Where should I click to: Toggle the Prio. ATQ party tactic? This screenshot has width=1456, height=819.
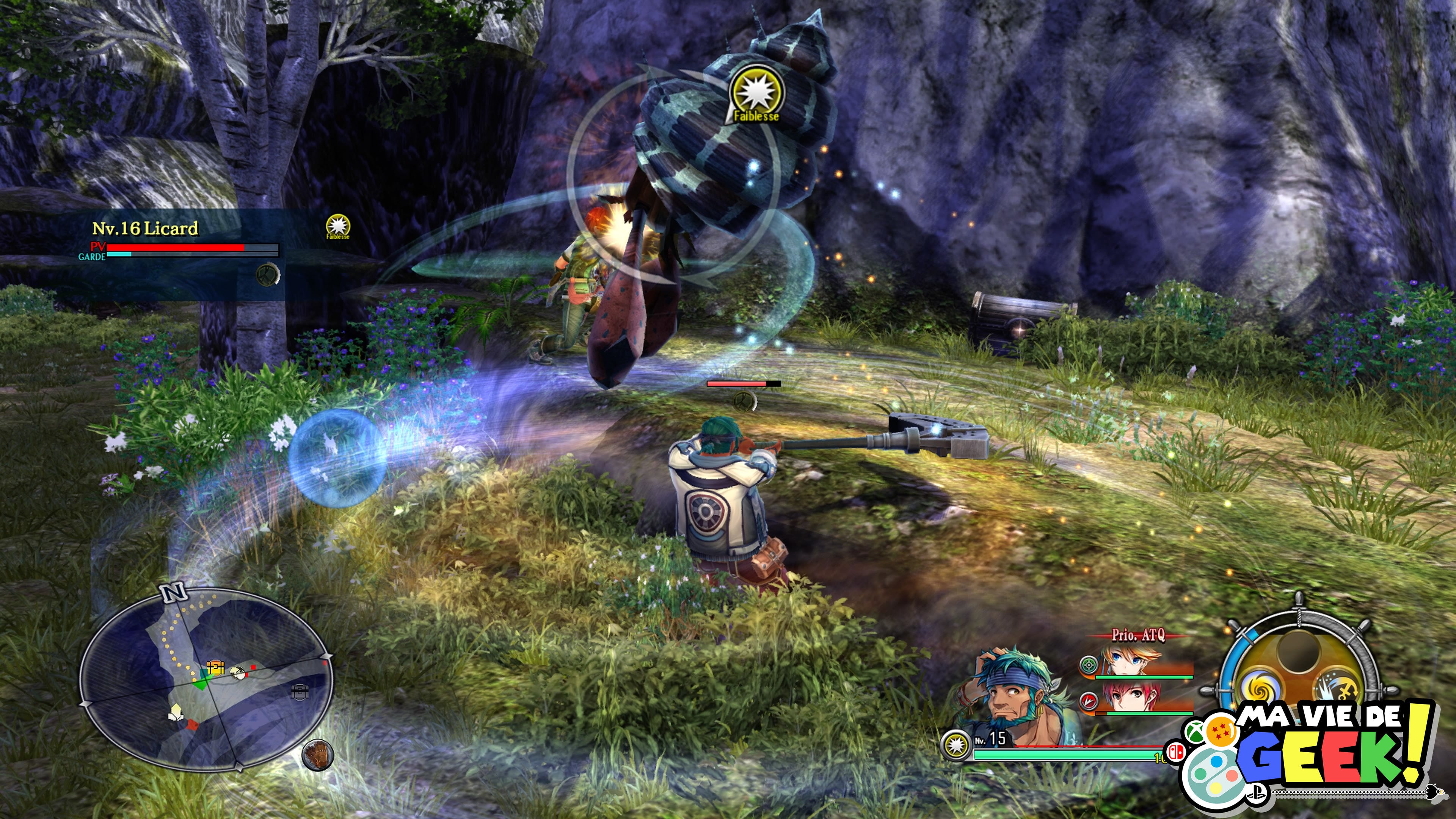coord(1138,635)
